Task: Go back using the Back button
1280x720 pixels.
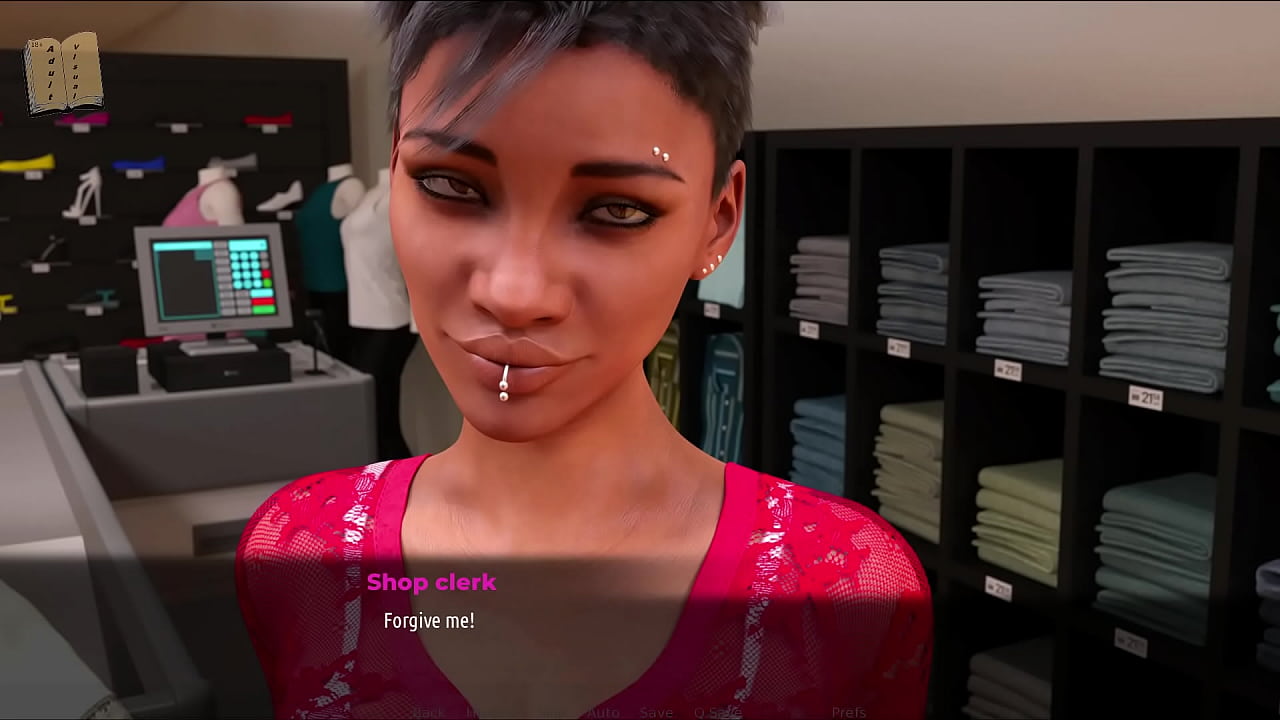Action: 430,712
